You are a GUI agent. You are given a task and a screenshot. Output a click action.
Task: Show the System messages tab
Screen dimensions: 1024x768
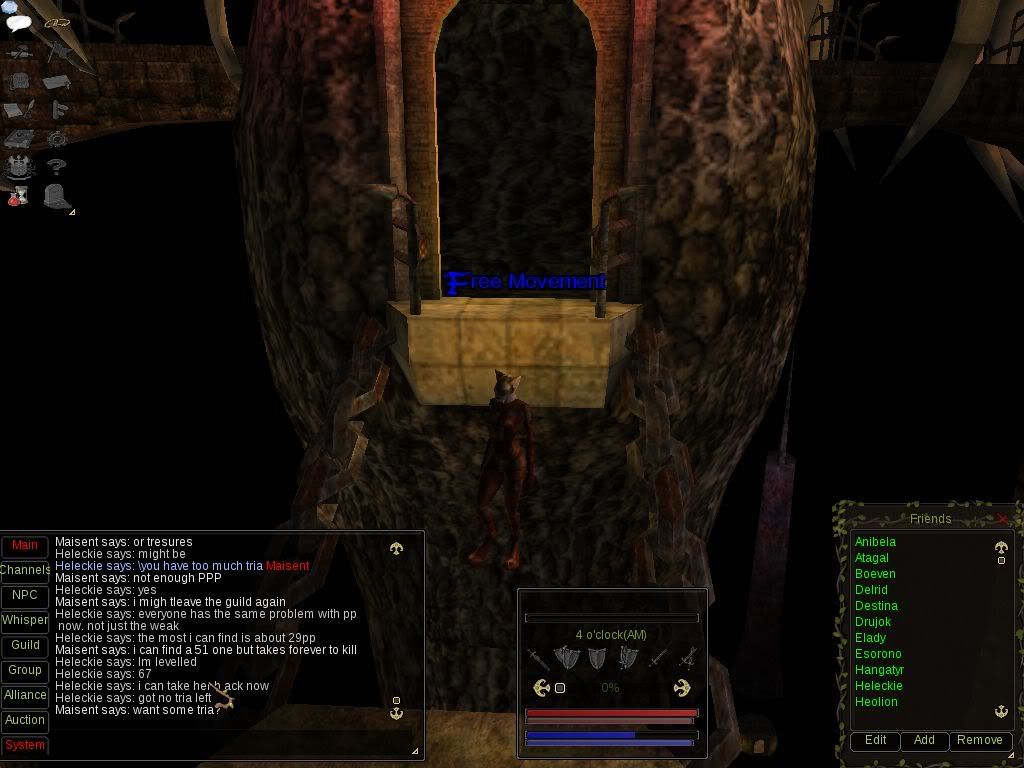click(25, 746)
